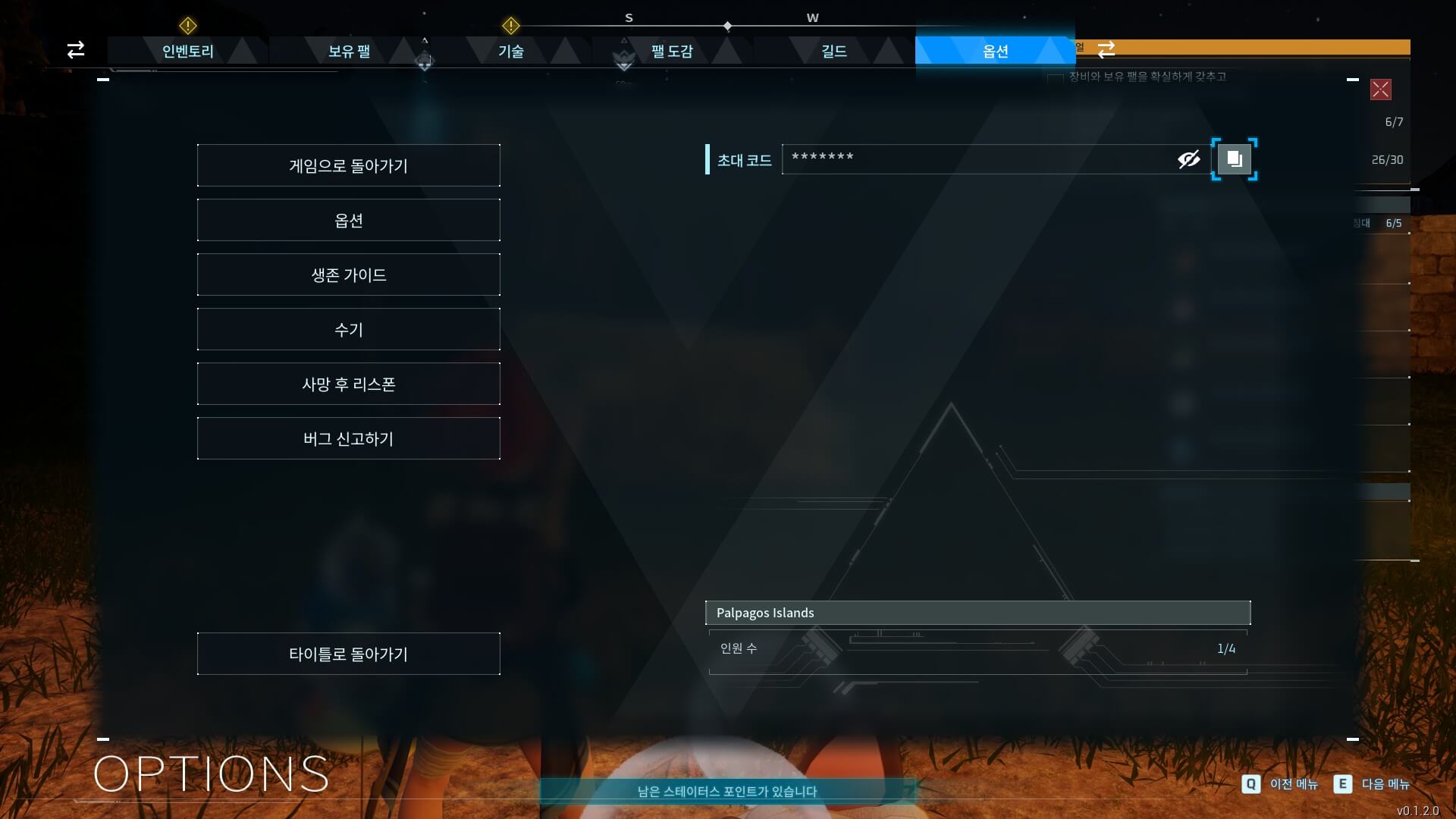Switch to the 인벤토리 tab

pos(187,52)
